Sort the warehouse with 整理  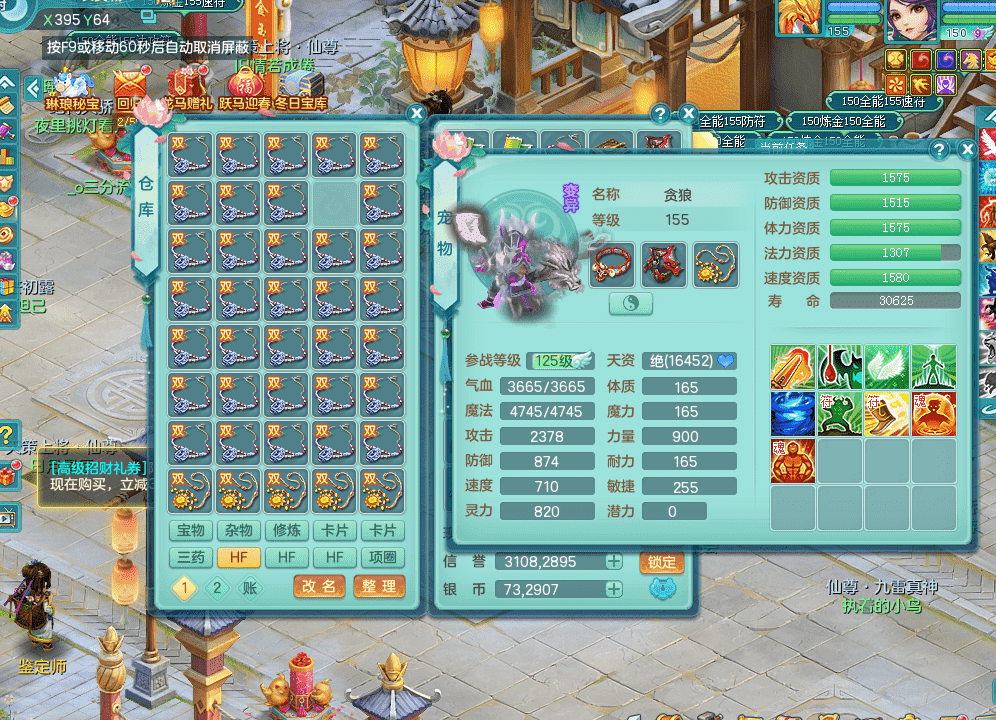tap(379, 587)
